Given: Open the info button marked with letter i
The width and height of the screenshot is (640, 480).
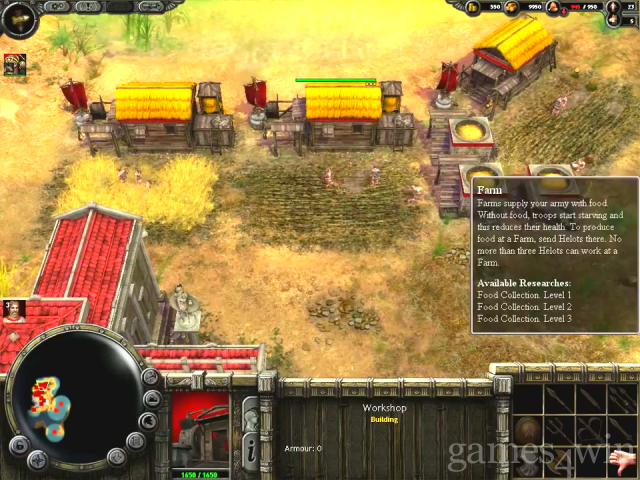Looking at the screenshot, I should pos(250,450).
